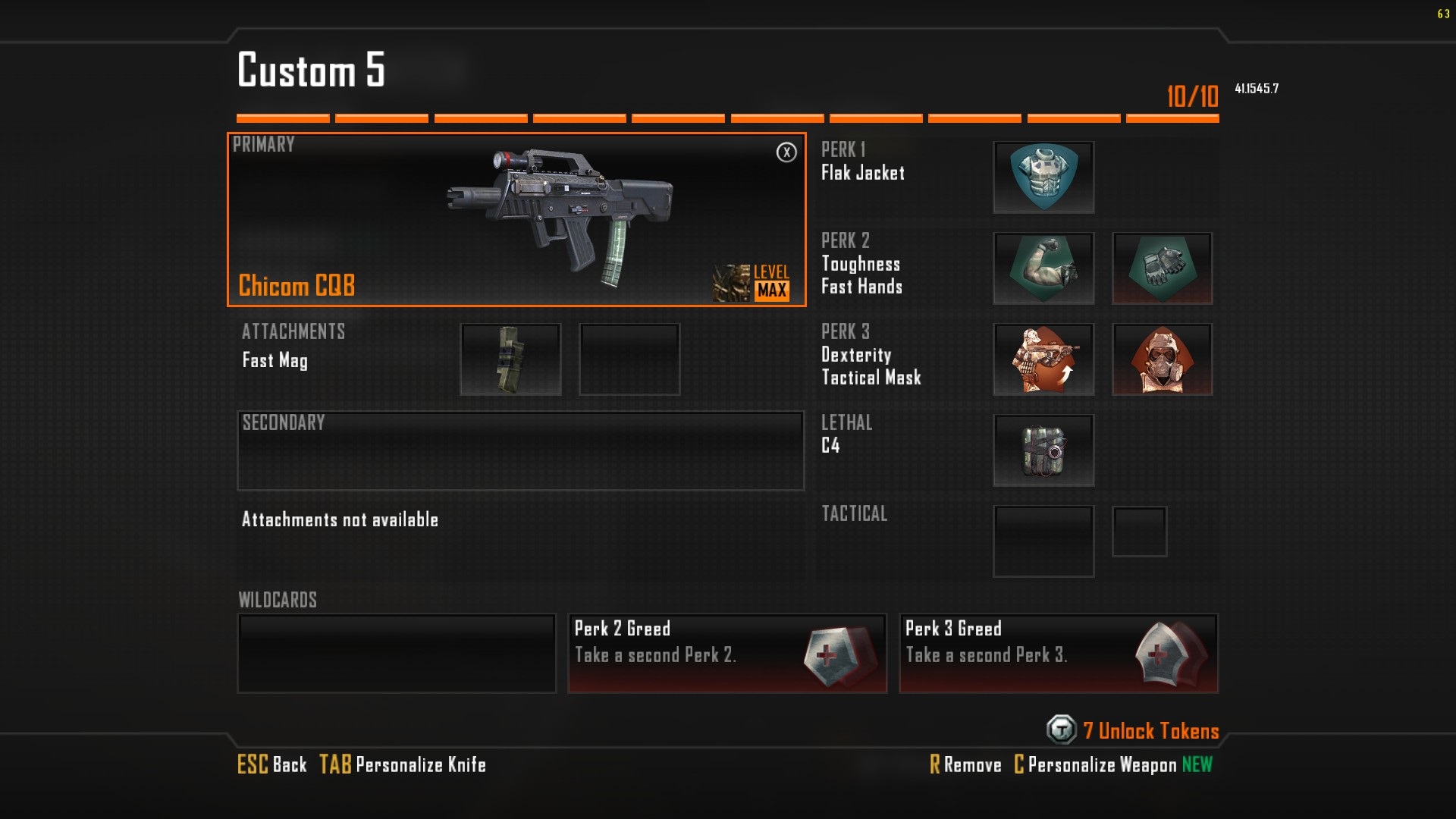Click Personalize Knife option
This screenshot has width=1456, height=819.
[x=403, y=764]
